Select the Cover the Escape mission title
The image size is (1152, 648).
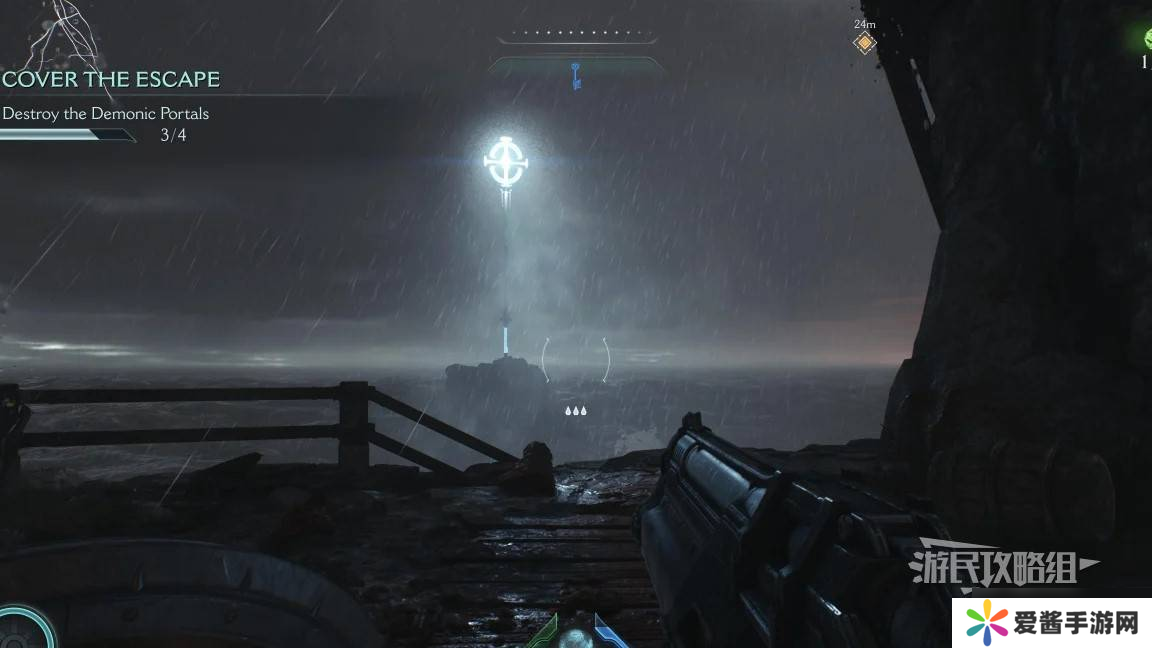pos(110,79)
